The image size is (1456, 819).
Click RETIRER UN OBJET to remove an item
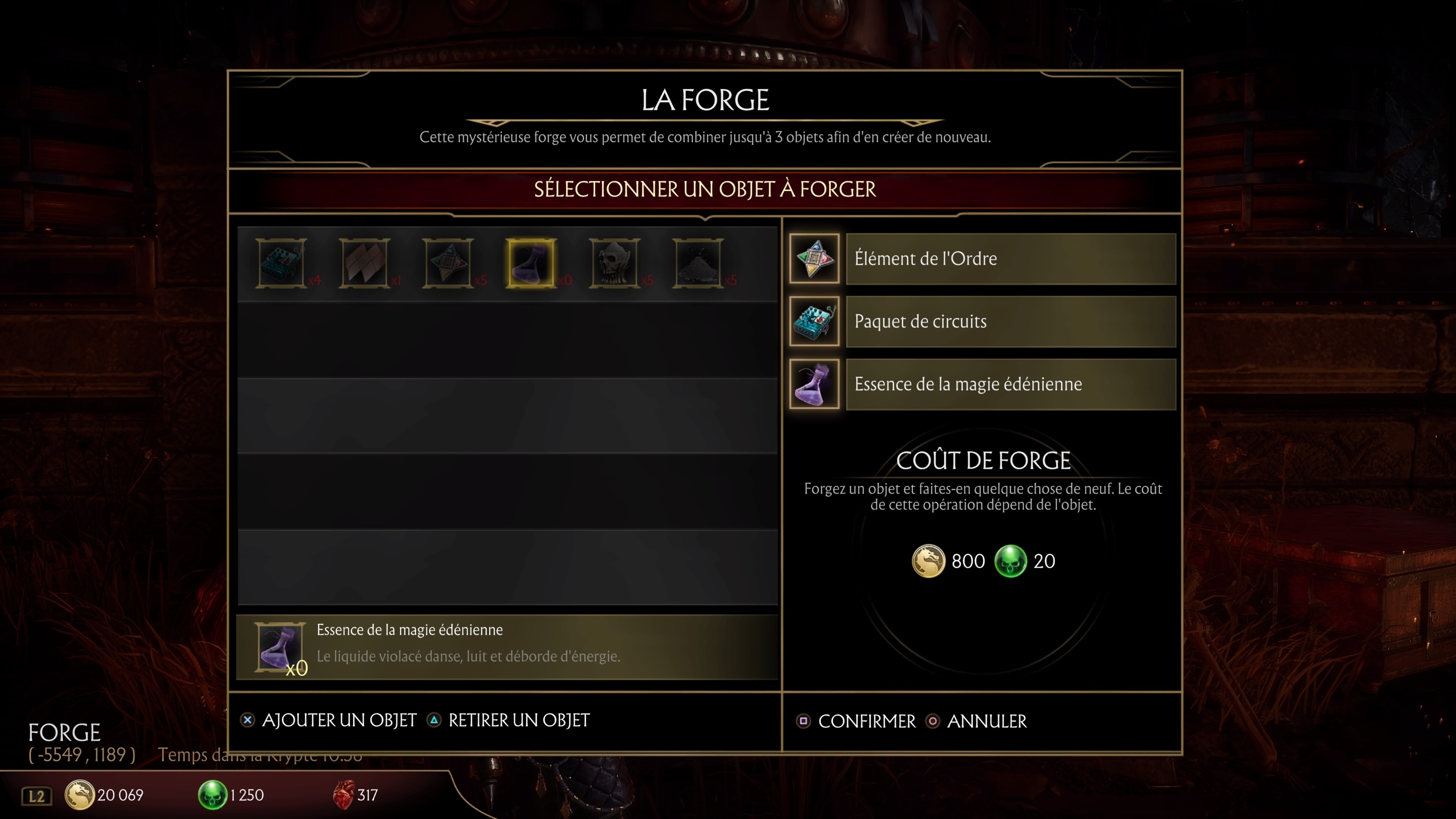click(x=518, y=720)
